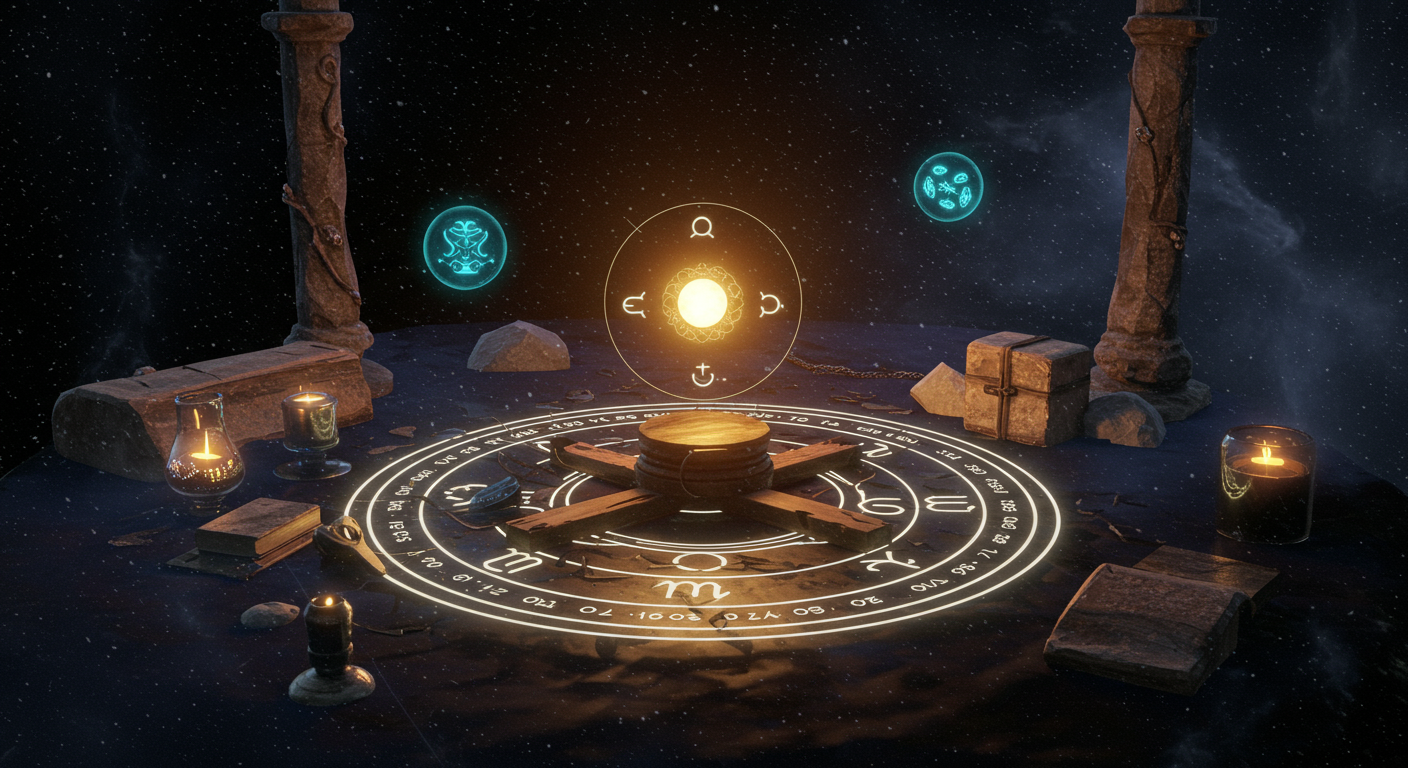Click the glowing sun orb at the dial center

pyautogui.click(x=702, y=302)
